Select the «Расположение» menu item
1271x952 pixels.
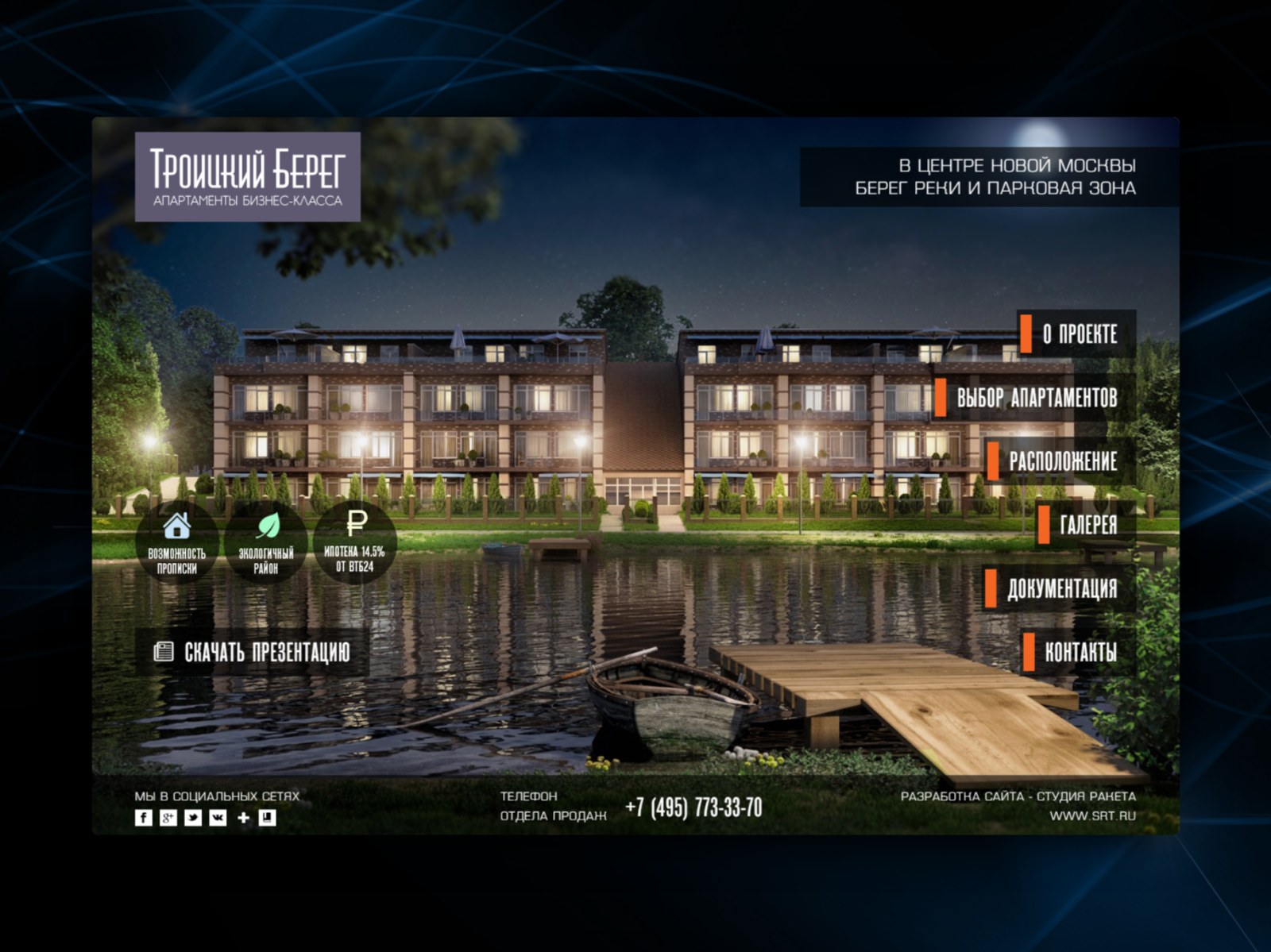point(1062,461)
